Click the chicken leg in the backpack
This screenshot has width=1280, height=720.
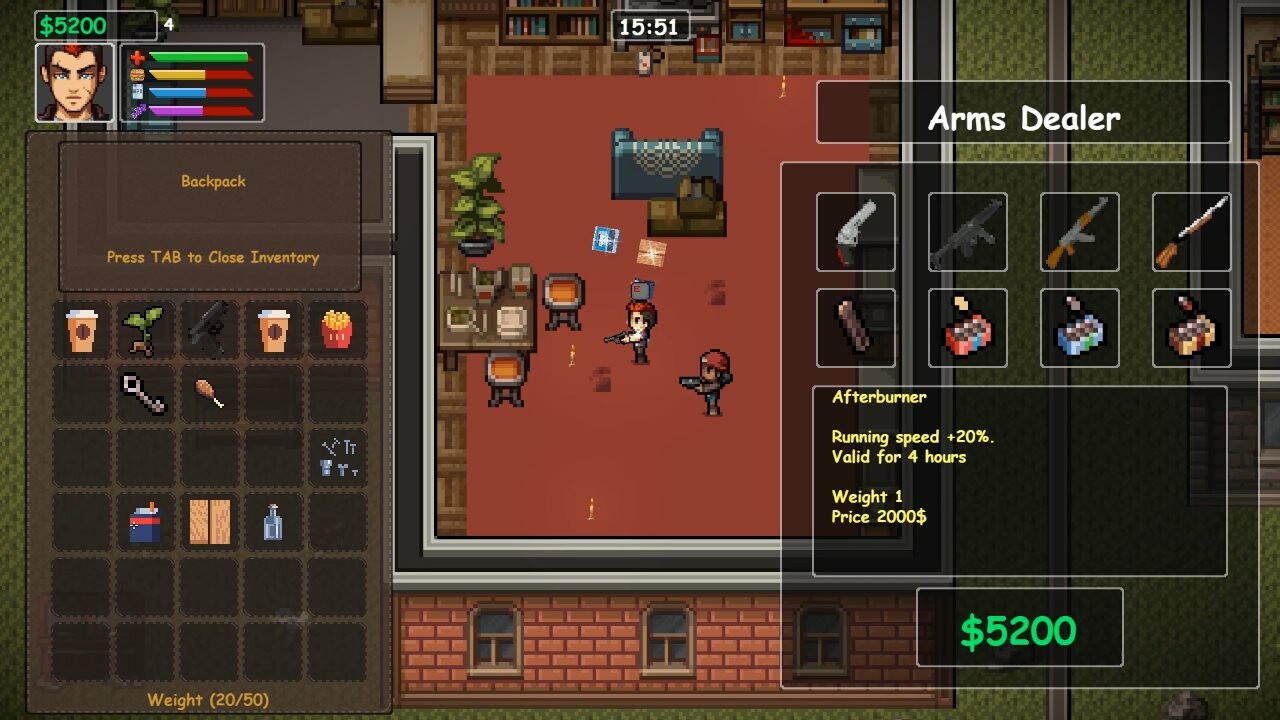[x=209, y=394]
